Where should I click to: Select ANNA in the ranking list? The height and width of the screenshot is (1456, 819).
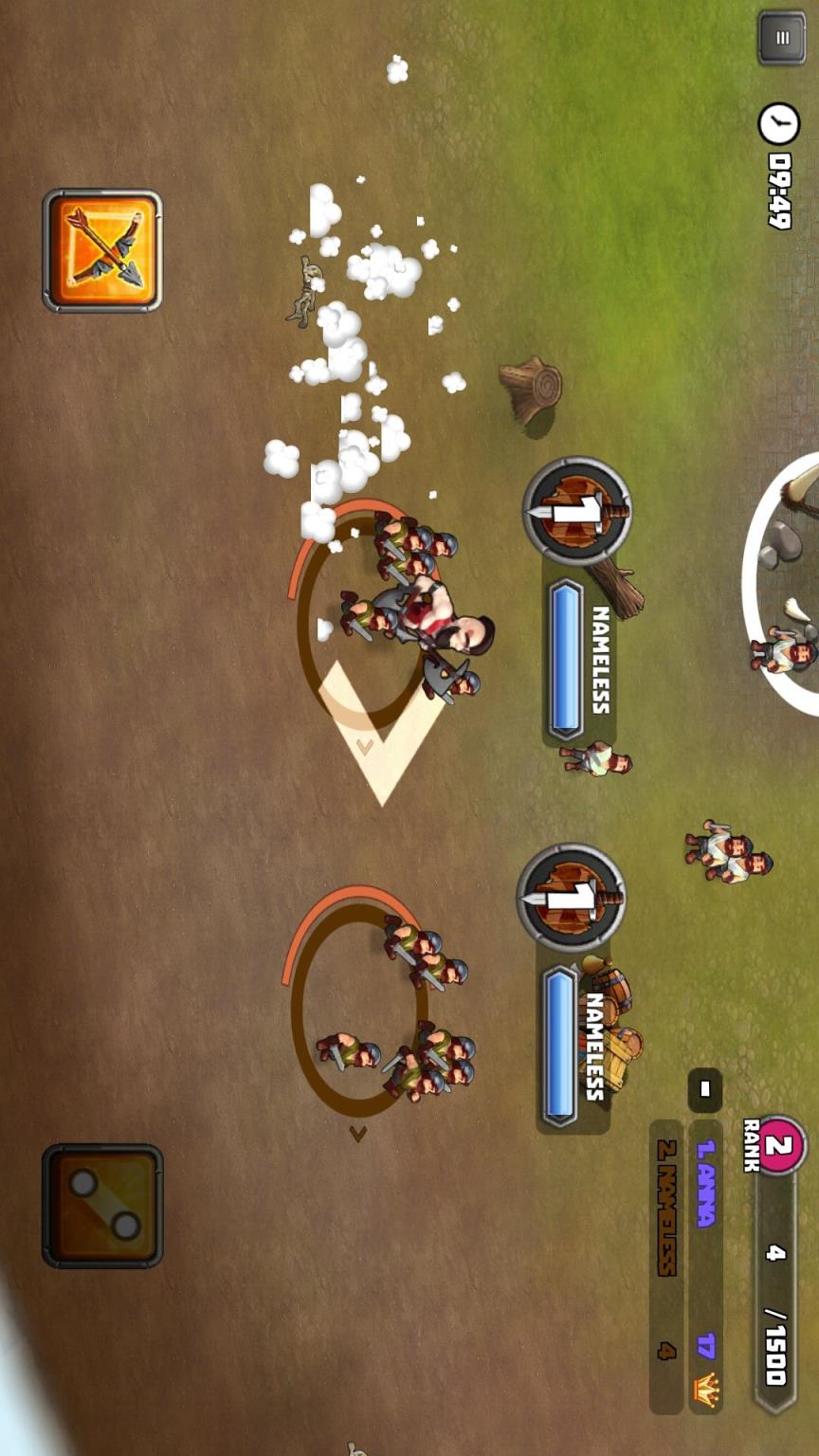click(704, 1185)
